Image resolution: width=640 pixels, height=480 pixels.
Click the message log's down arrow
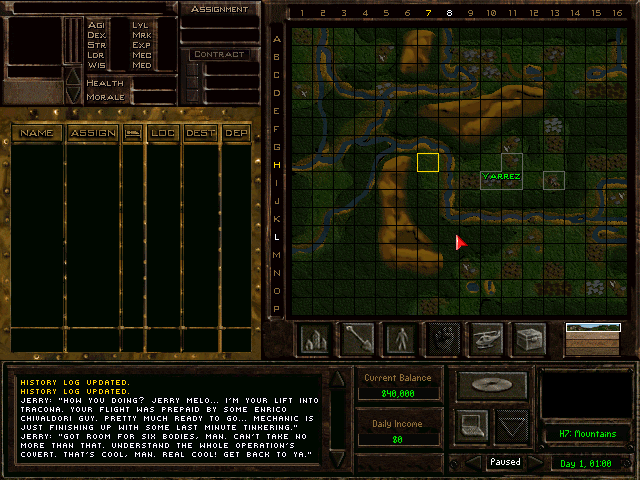(x=337, y=458)
